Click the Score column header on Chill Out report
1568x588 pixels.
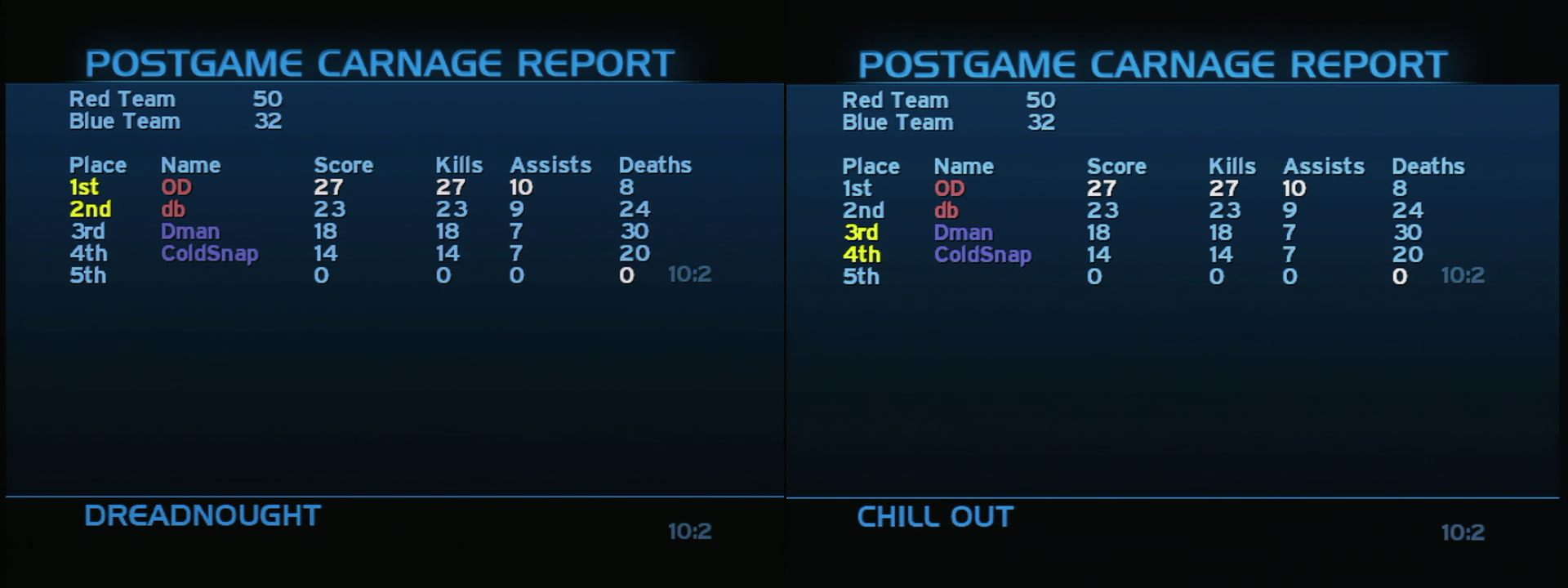coord(1117,167)
